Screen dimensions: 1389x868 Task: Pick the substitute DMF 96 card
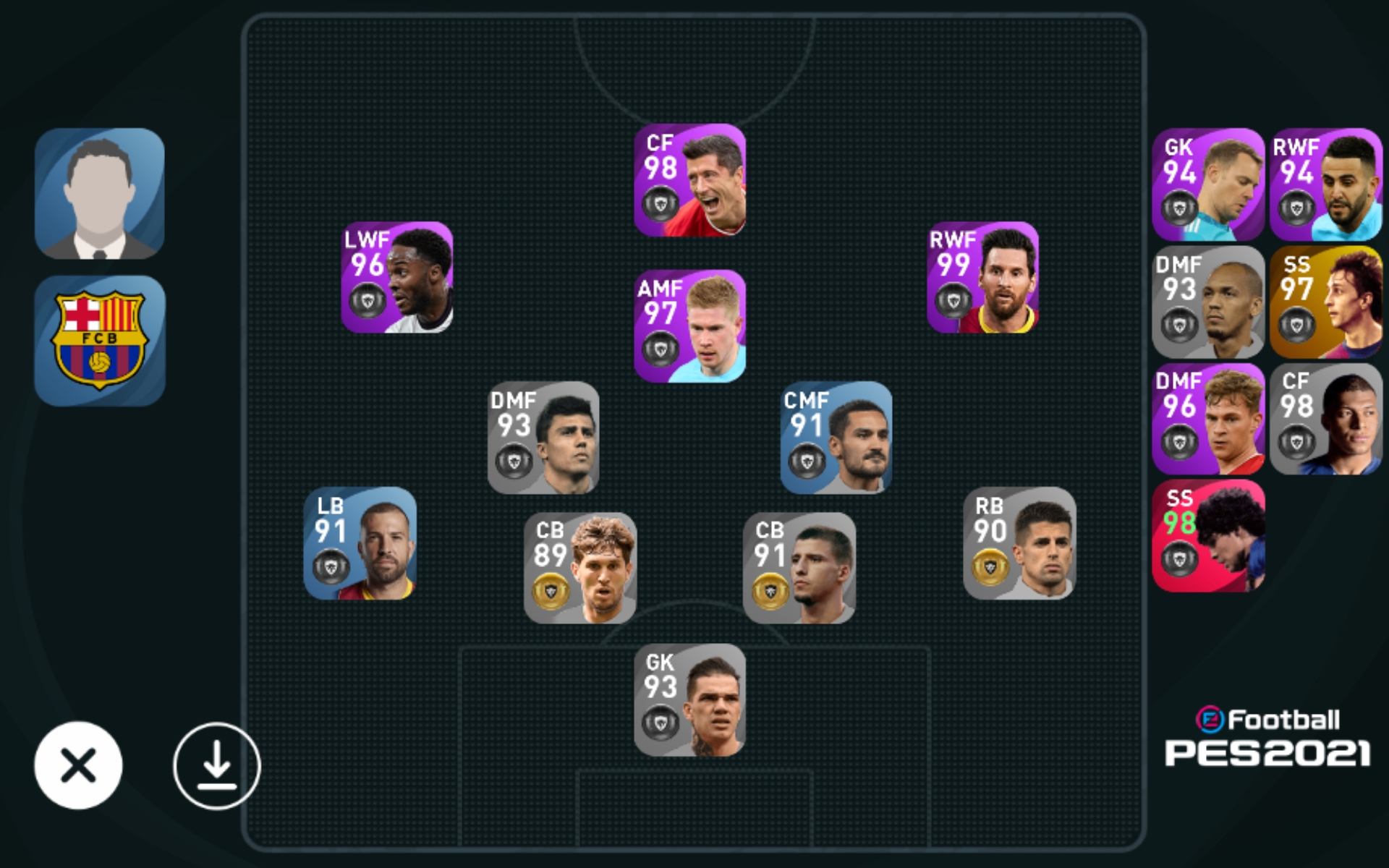tap(1208, 419)
